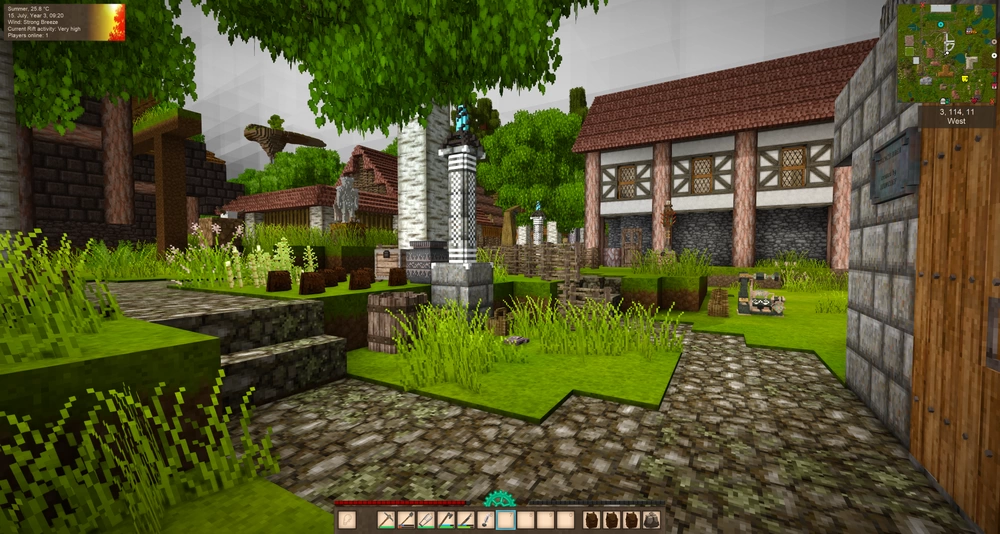This screenshot has width=1000, height=534.
Task: Select empty hotbar slot 9
Action: [545, 520]
